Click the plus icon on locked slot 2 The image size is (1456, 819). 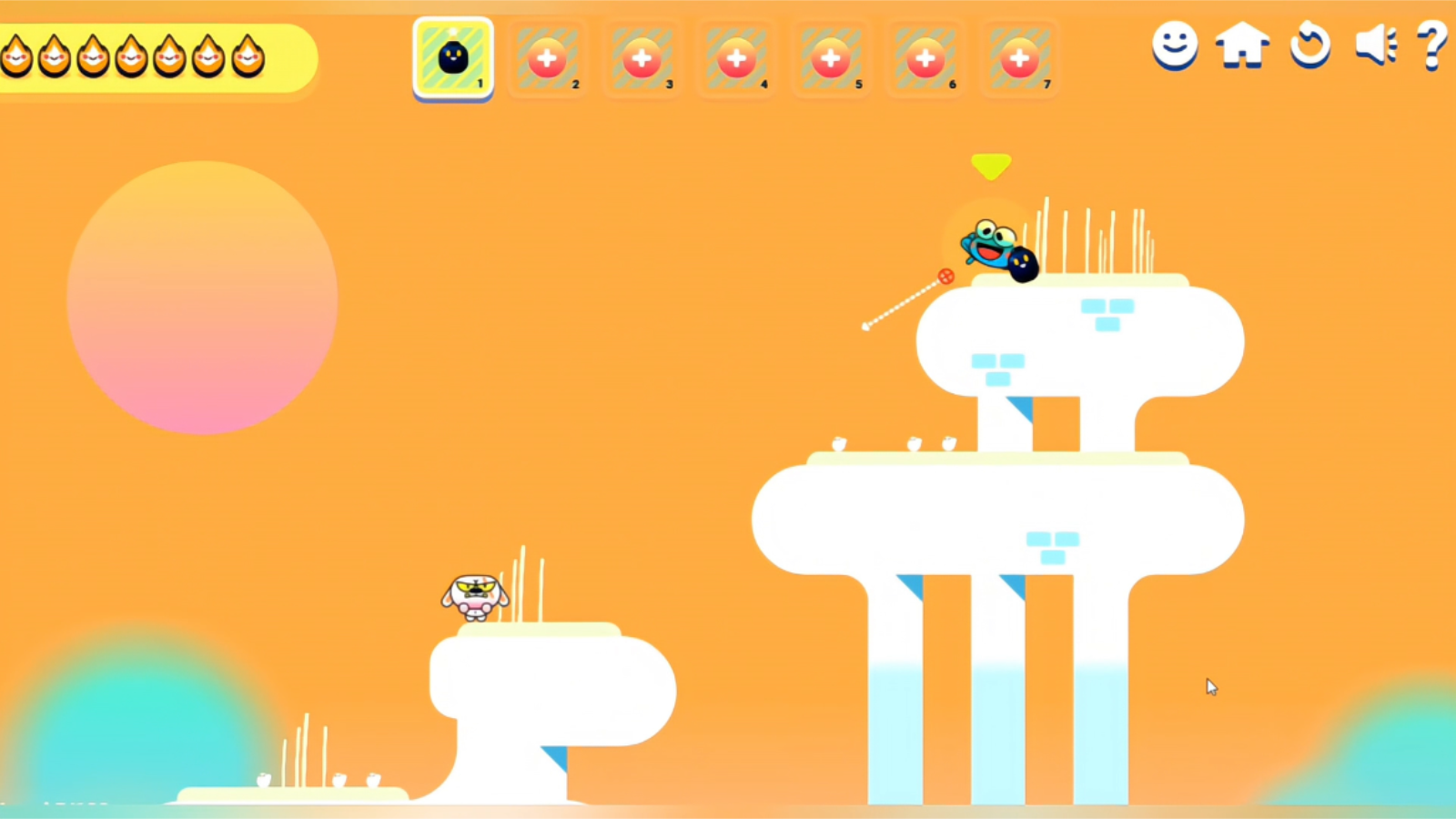click(547, 57)
